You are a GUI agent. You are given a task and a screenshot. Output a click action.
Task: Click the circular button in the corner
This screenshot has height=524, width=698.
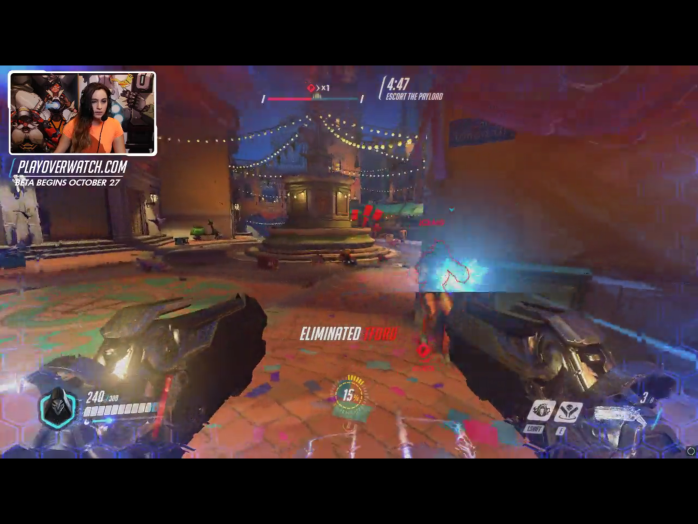(689, 451)
